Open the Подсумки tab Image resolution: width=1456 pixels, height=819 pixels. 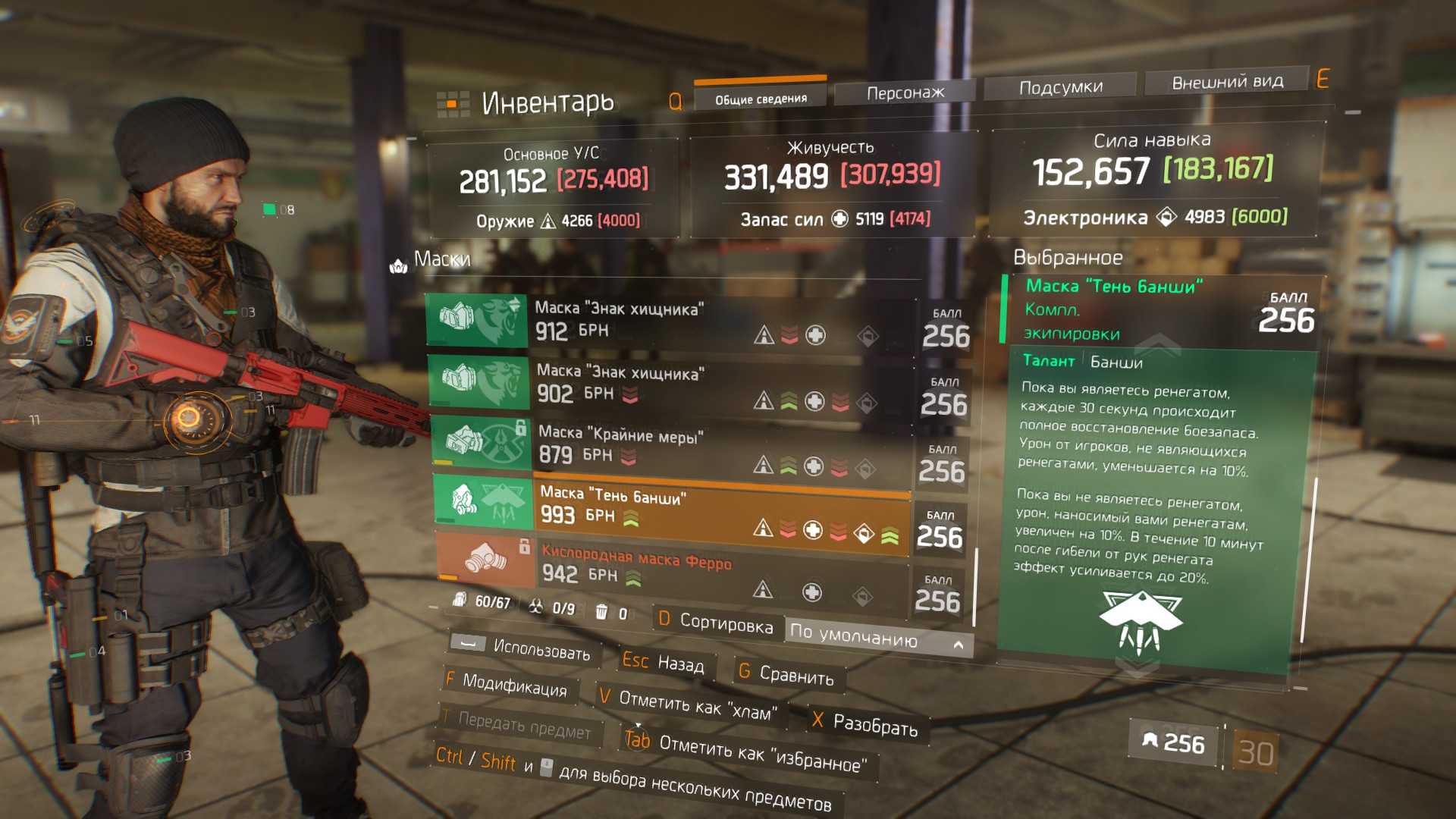coord(1060,87)
